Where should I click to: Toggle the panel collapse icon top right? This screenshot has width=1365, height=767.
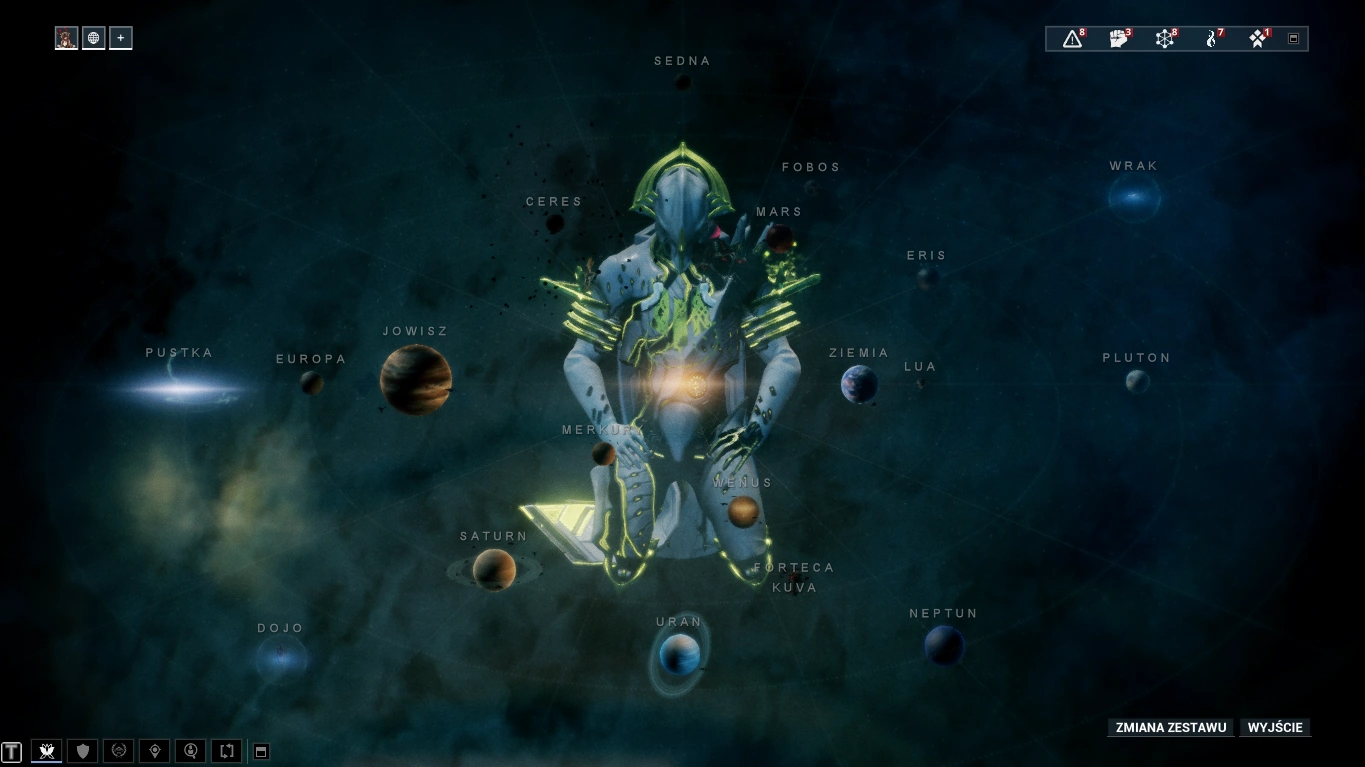coord(1292,38)
